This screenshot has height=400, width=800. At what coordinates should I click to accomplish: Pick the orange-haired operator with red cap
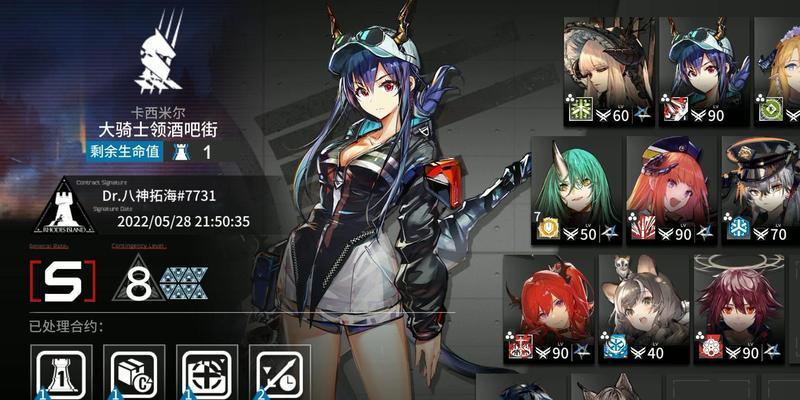[x=670, y=190]
